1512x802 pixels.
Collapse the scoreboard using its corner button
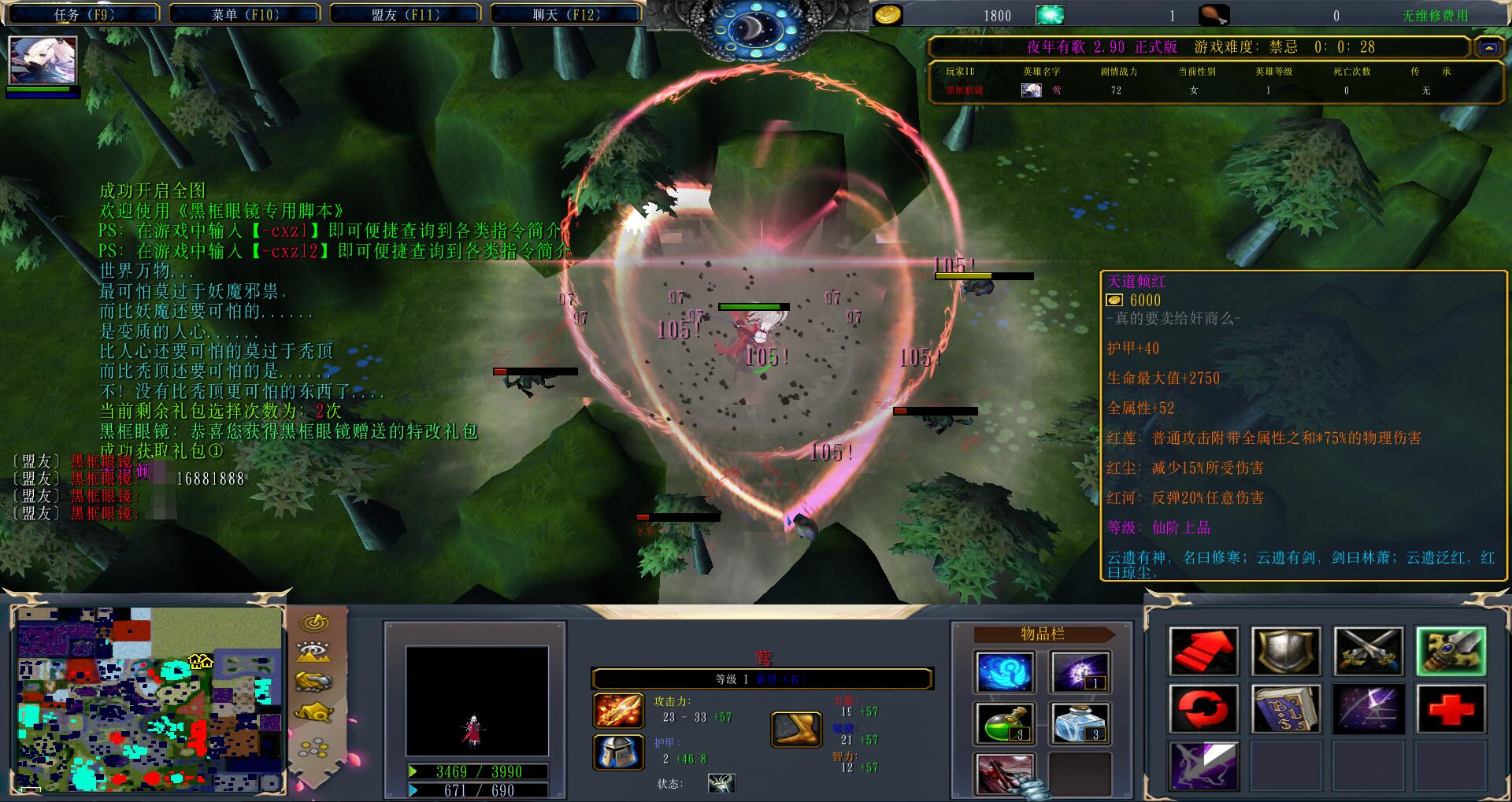coord(1488,47)
